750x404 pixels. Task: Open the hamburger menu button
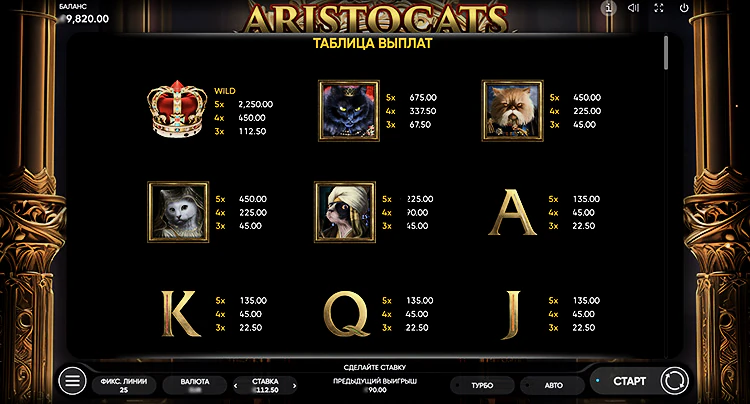72,381
